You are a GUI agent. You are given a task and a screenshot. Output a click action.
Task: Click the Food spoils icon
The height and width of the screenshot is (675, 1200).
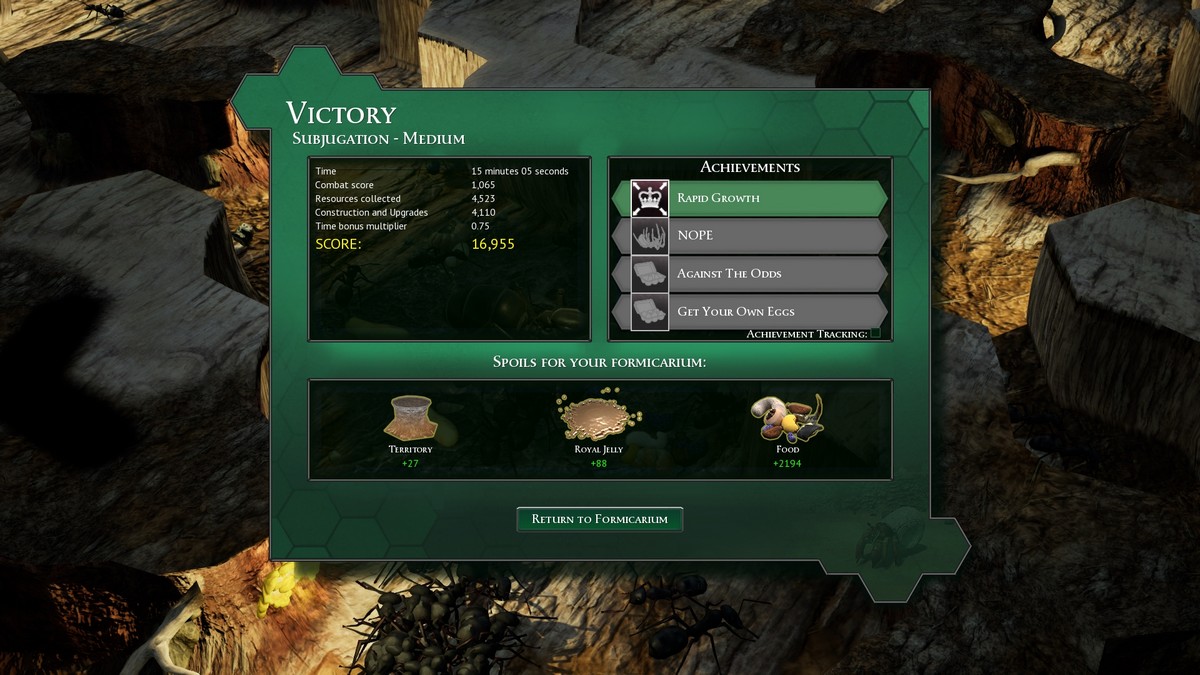(x=788, y=418)
